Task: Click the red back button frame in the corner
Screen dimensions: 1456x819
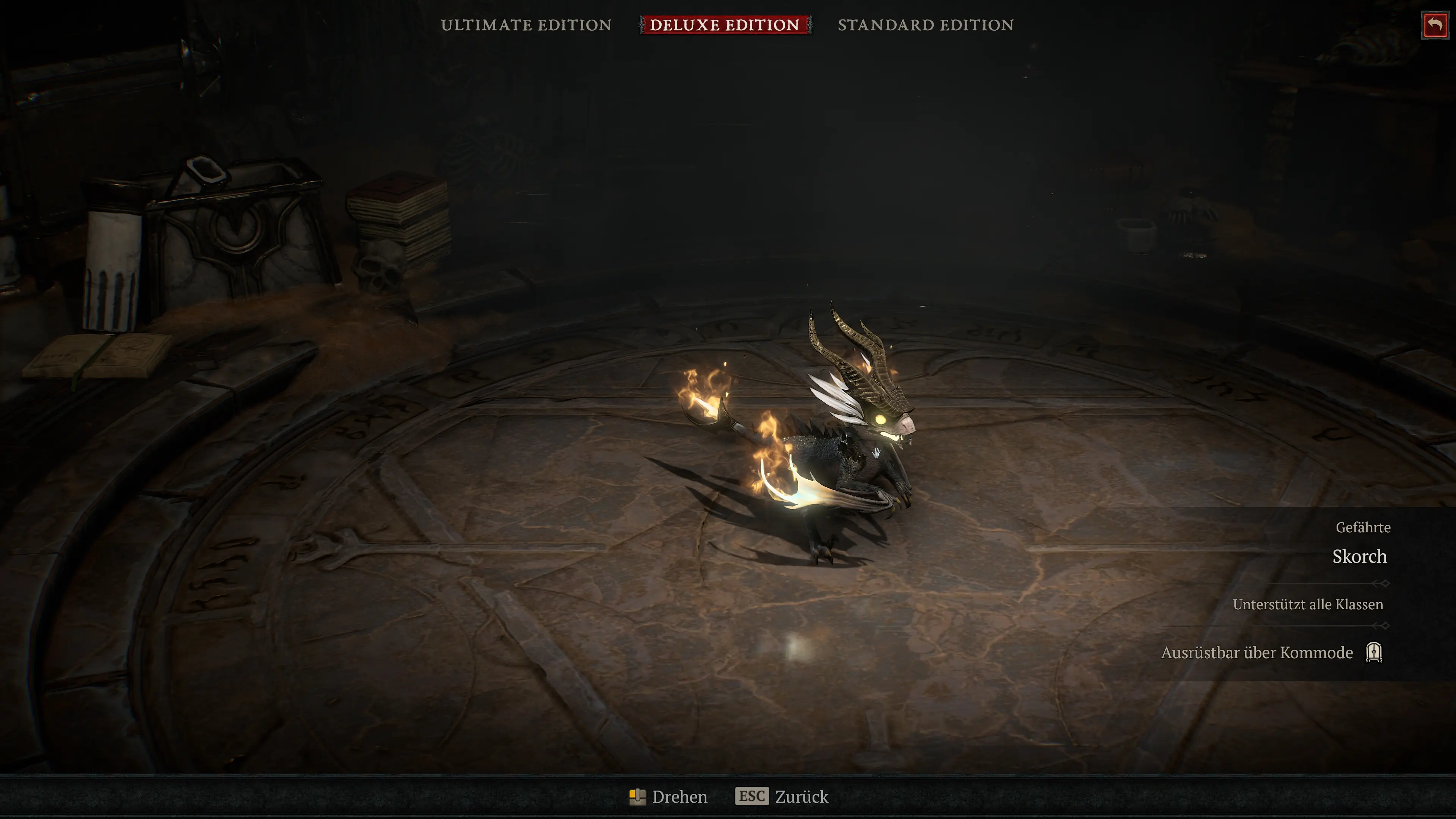Action: tap(1436, 25)
